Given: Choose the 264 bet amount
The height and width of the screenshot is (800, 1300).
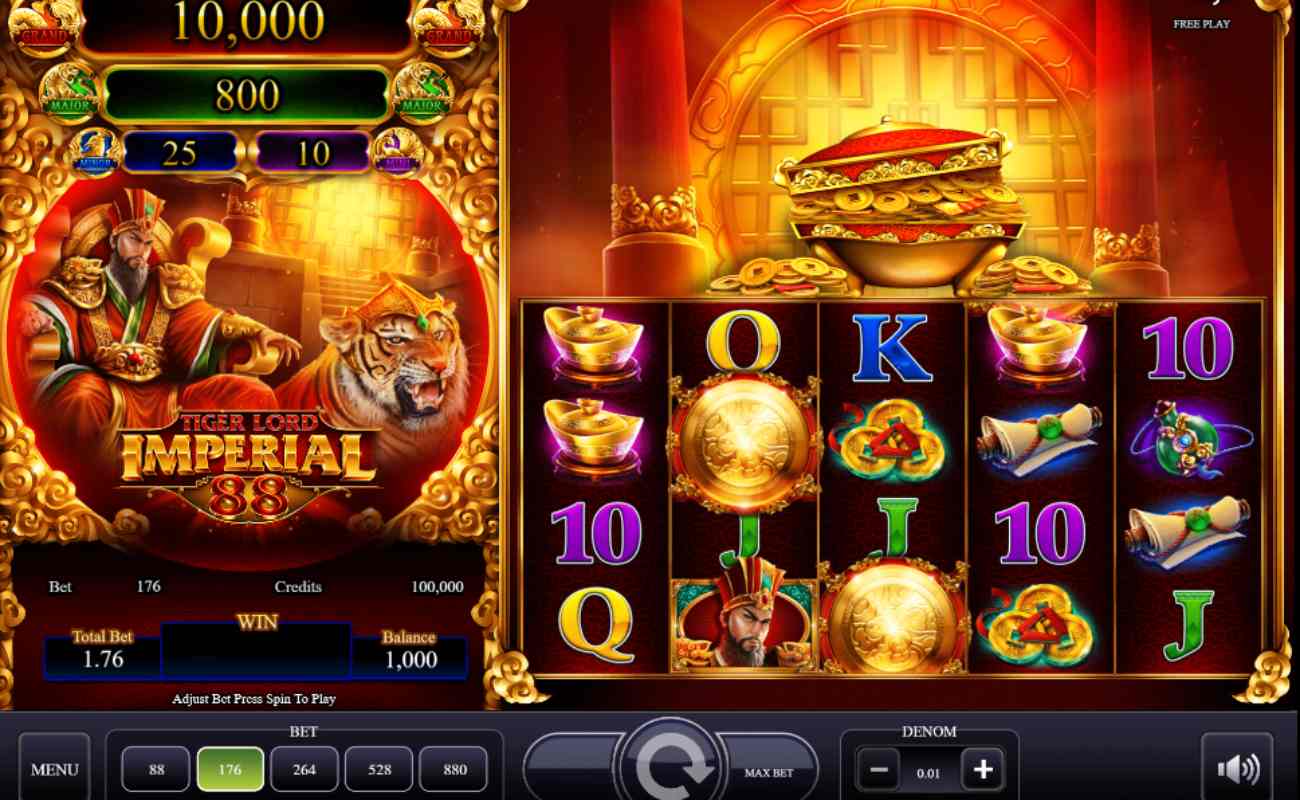Looking at the screenshot, I should (x=304, y=768).
